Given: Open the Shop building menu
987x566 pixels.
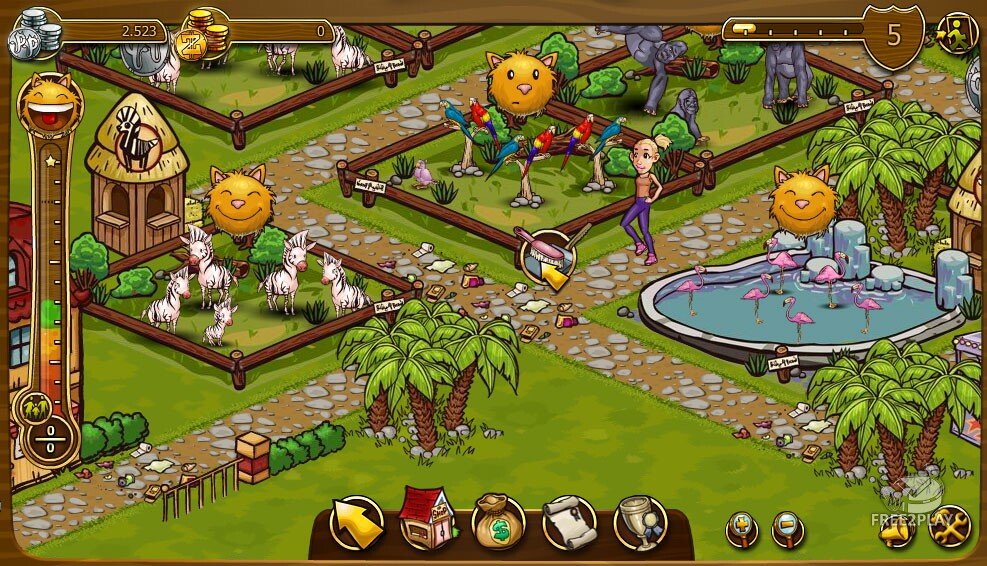Looking at the screenshot, I should pyautogui.click(x=427, y=520).
